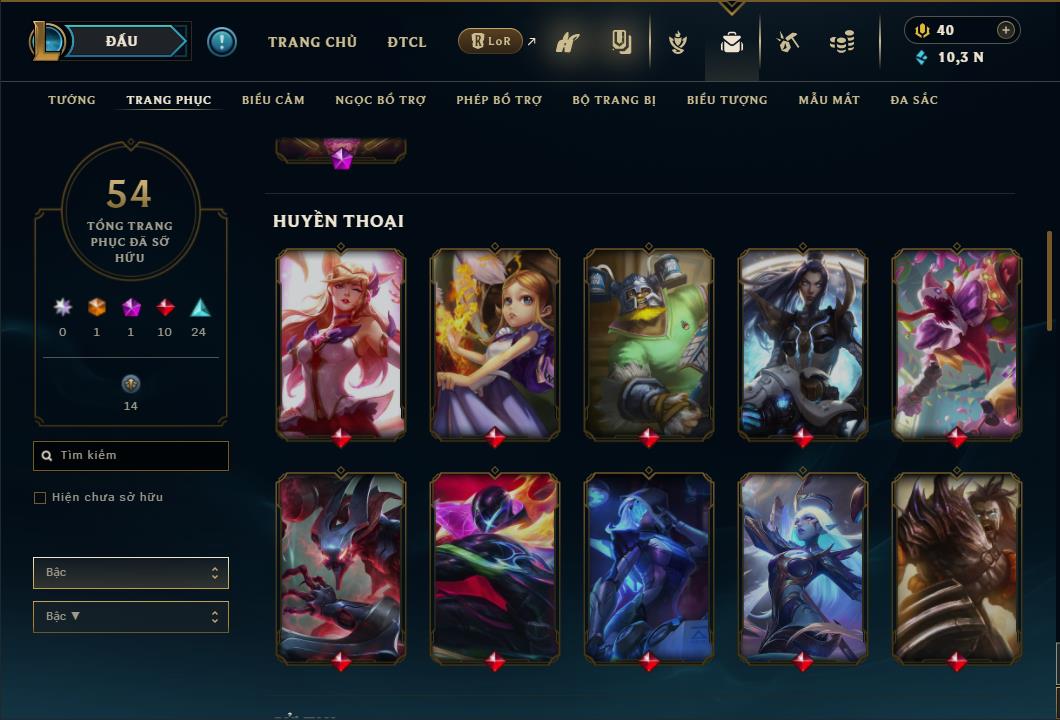Toggle the Hiện chưa sở hữu checkbox
The width and height of the screenshot is (1060, 720).
pyautogui.click(x=40, y=498)
